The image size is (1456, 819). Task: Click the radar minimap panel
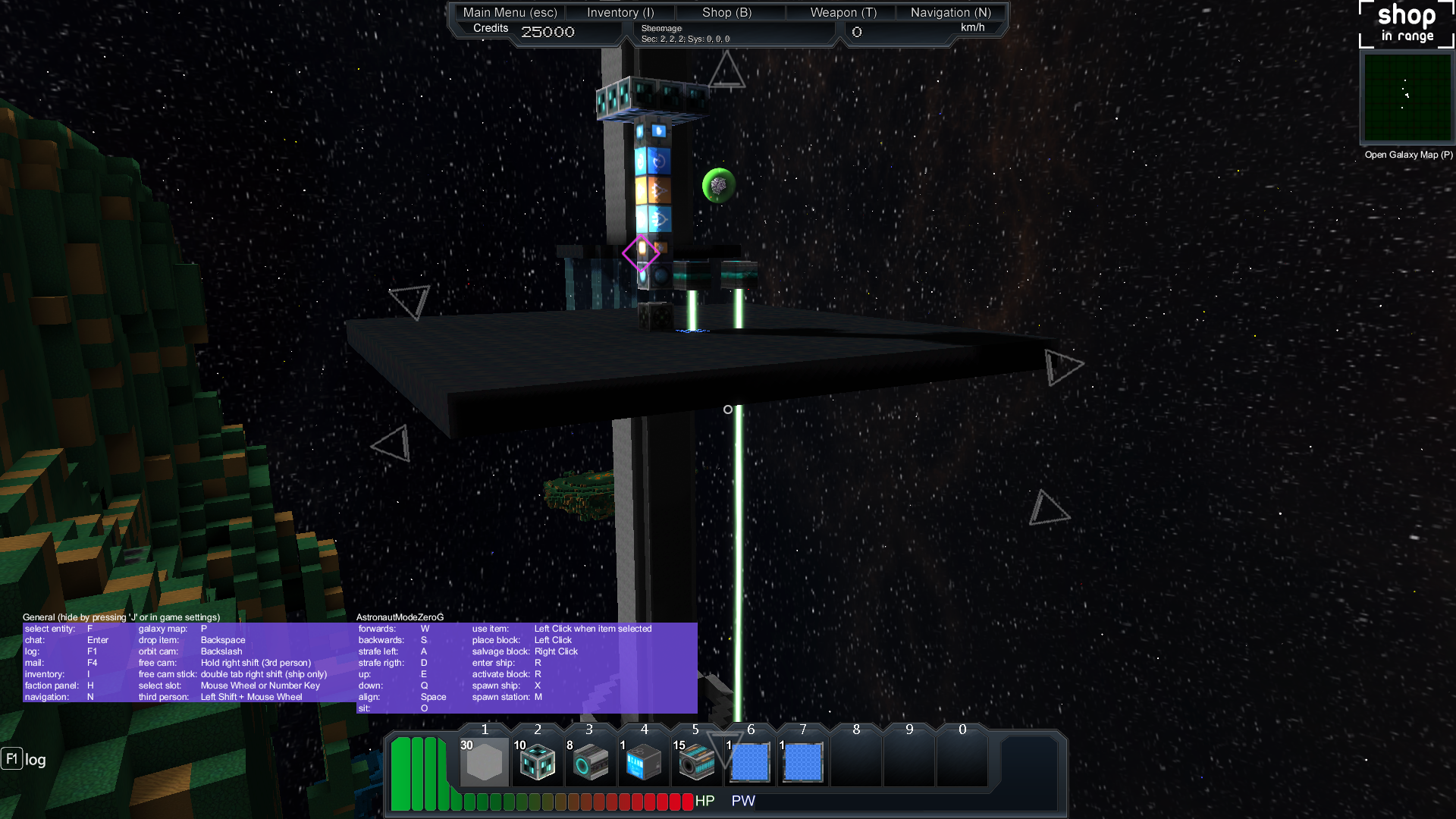(x=1407, y=97)
